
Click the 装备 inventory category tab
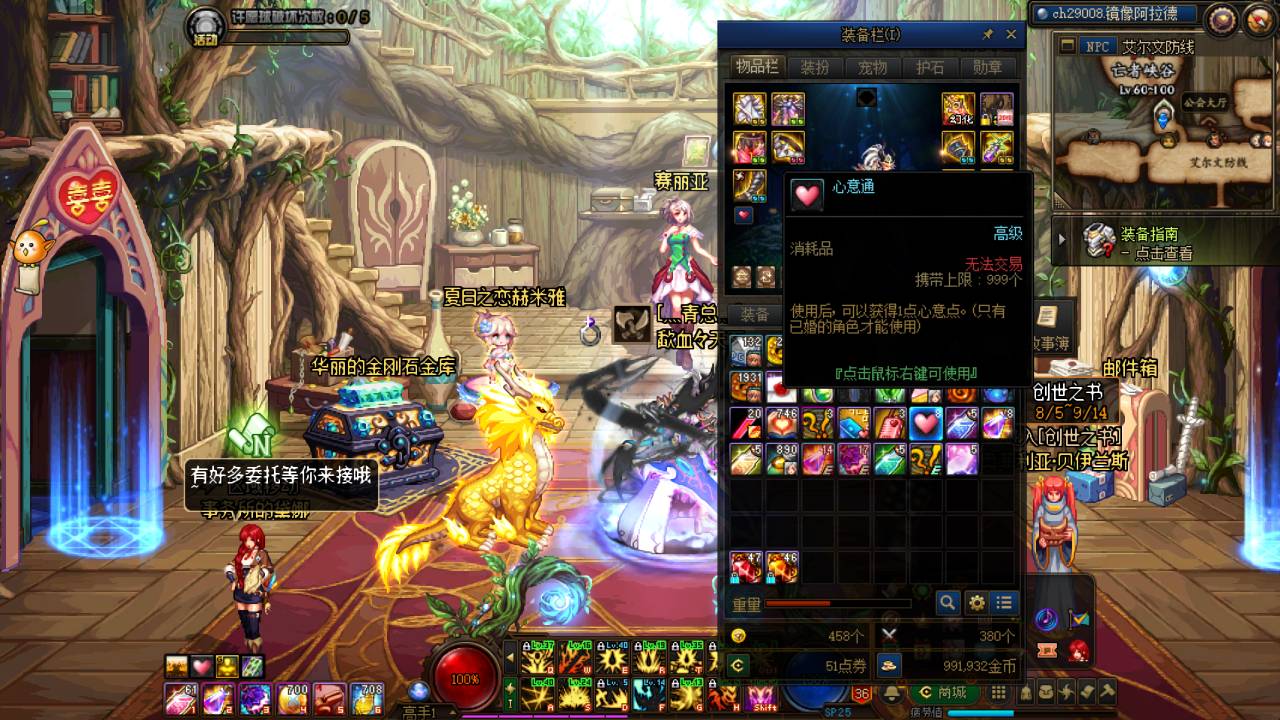[755, 315]
